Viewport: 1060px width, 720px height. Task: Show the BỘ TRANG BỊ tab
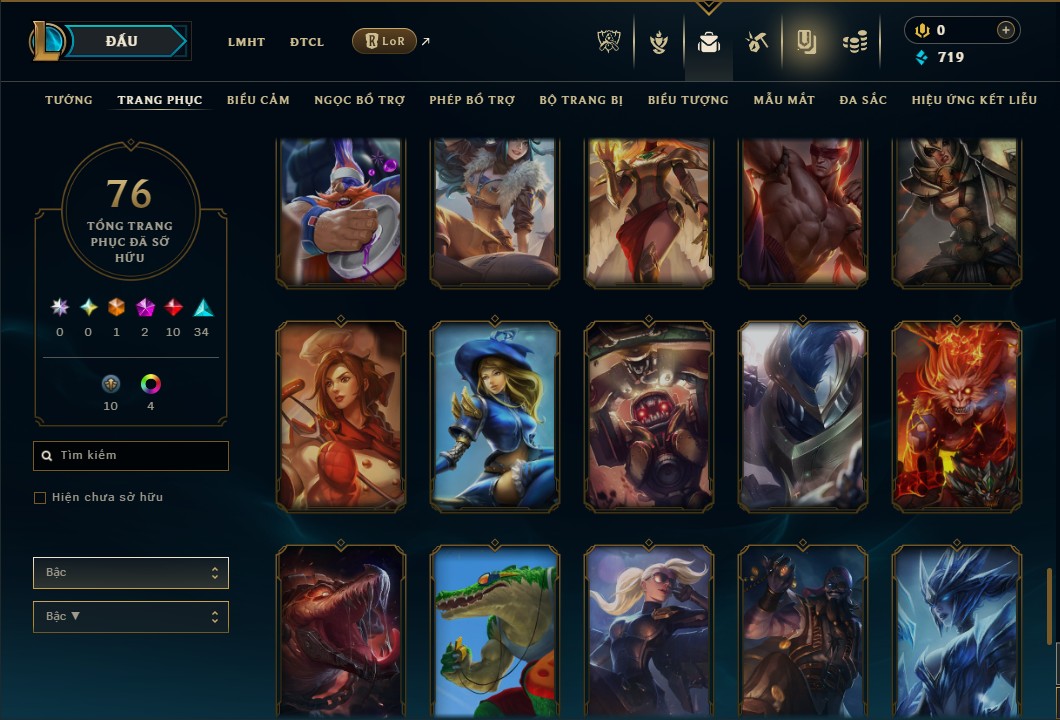(x=581, y=100)
